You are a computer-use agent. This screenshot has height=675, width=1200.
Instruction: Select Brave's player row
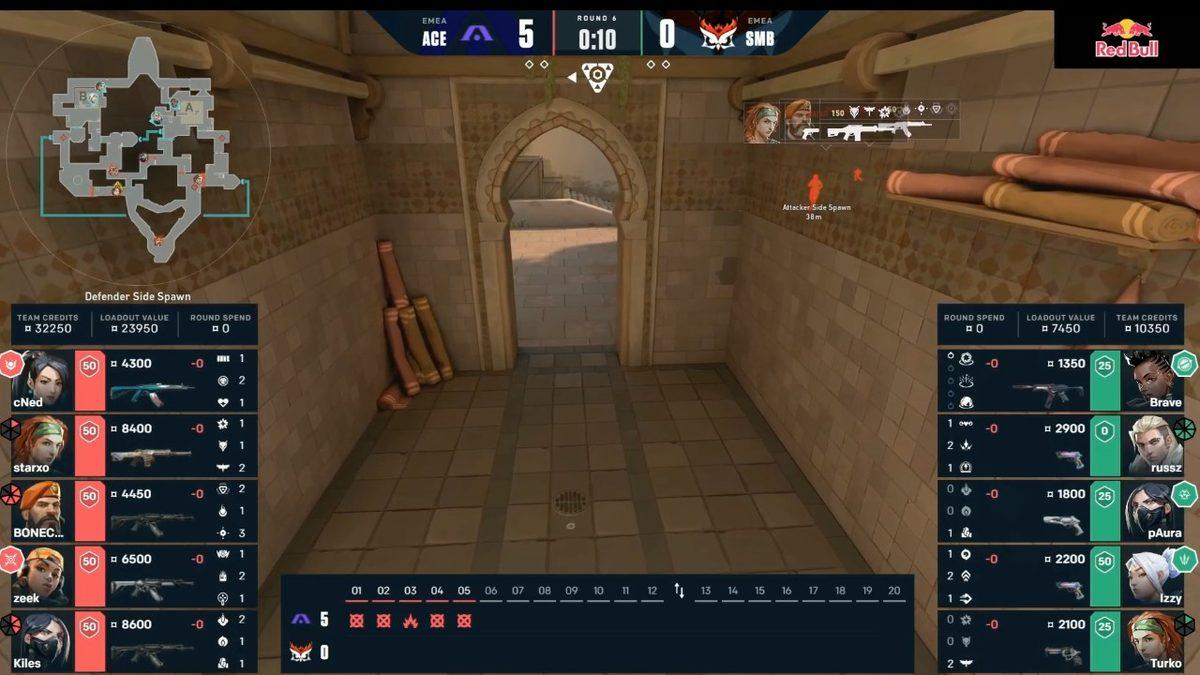coord(1066,380)
